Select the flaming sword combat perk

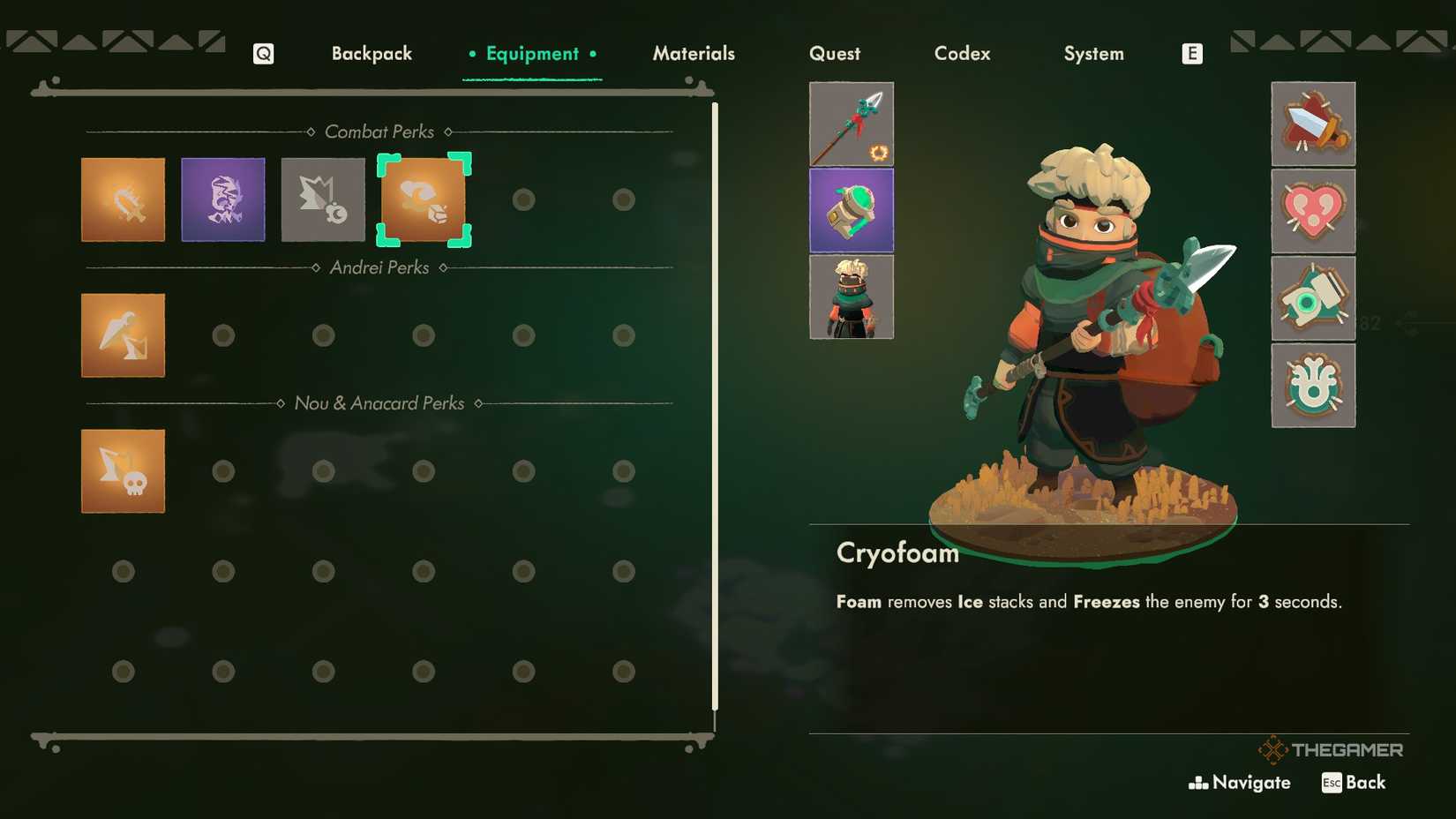click(x=123, y=199)
